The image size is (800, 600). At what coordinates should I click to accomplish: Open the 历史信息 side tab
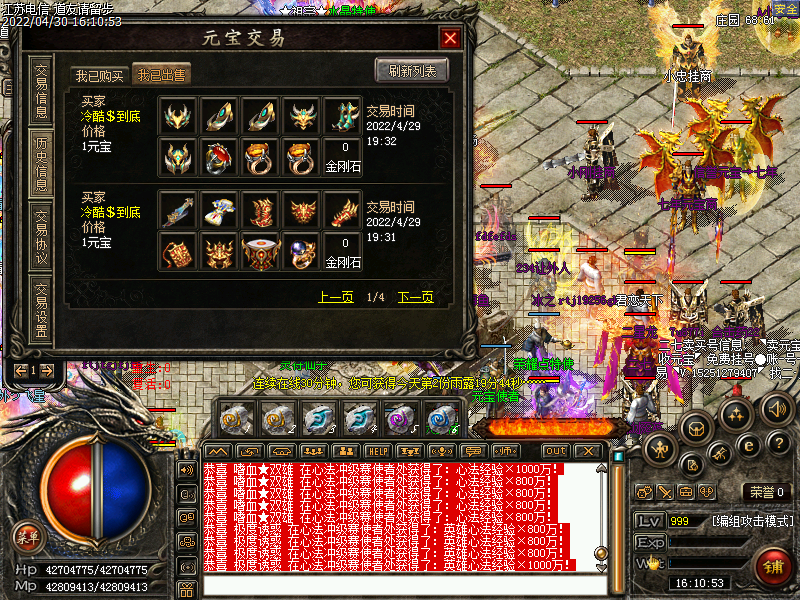coord(41,161)
